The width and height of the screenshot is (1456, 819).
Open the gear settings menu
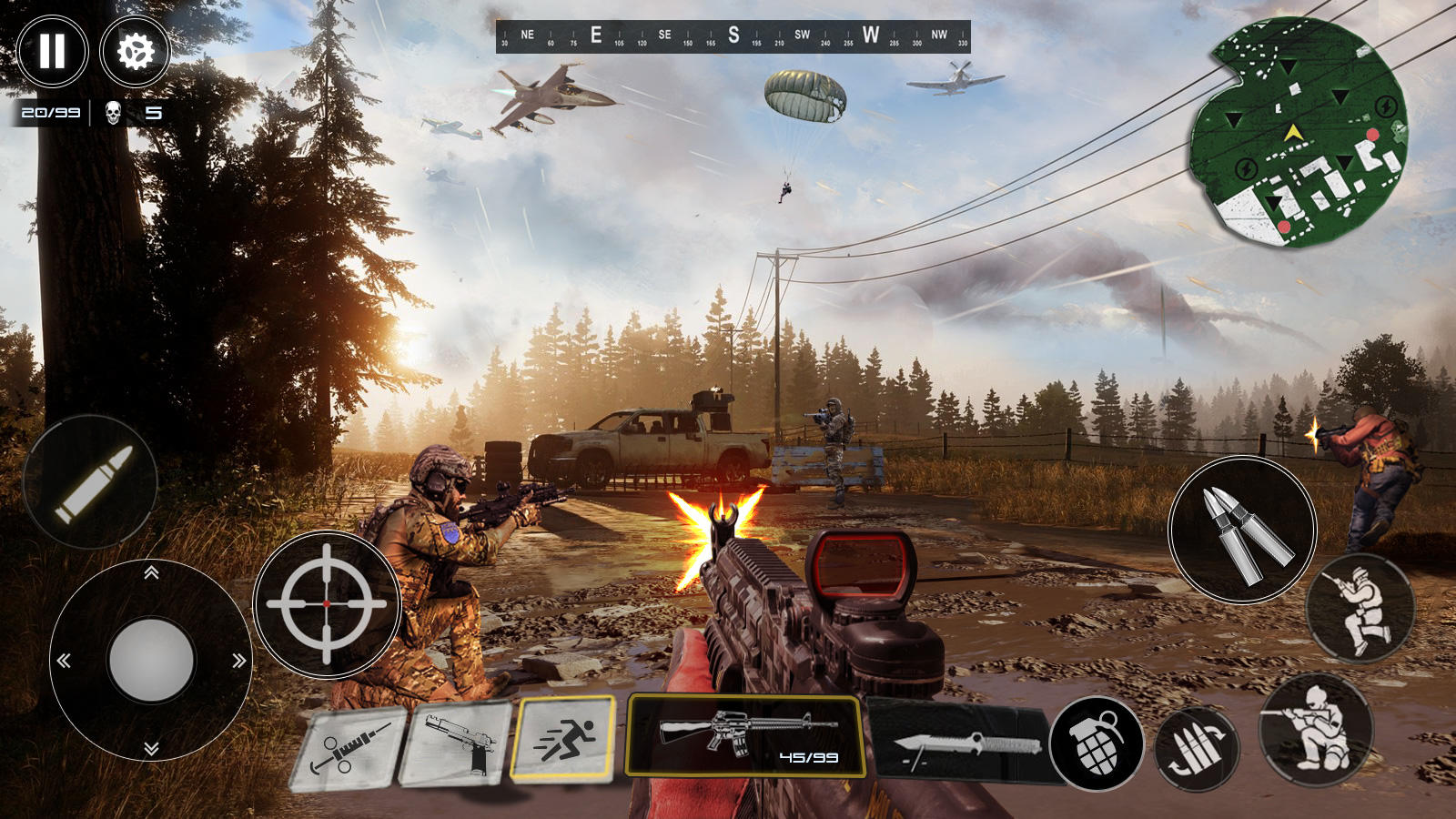pos(136,51)
